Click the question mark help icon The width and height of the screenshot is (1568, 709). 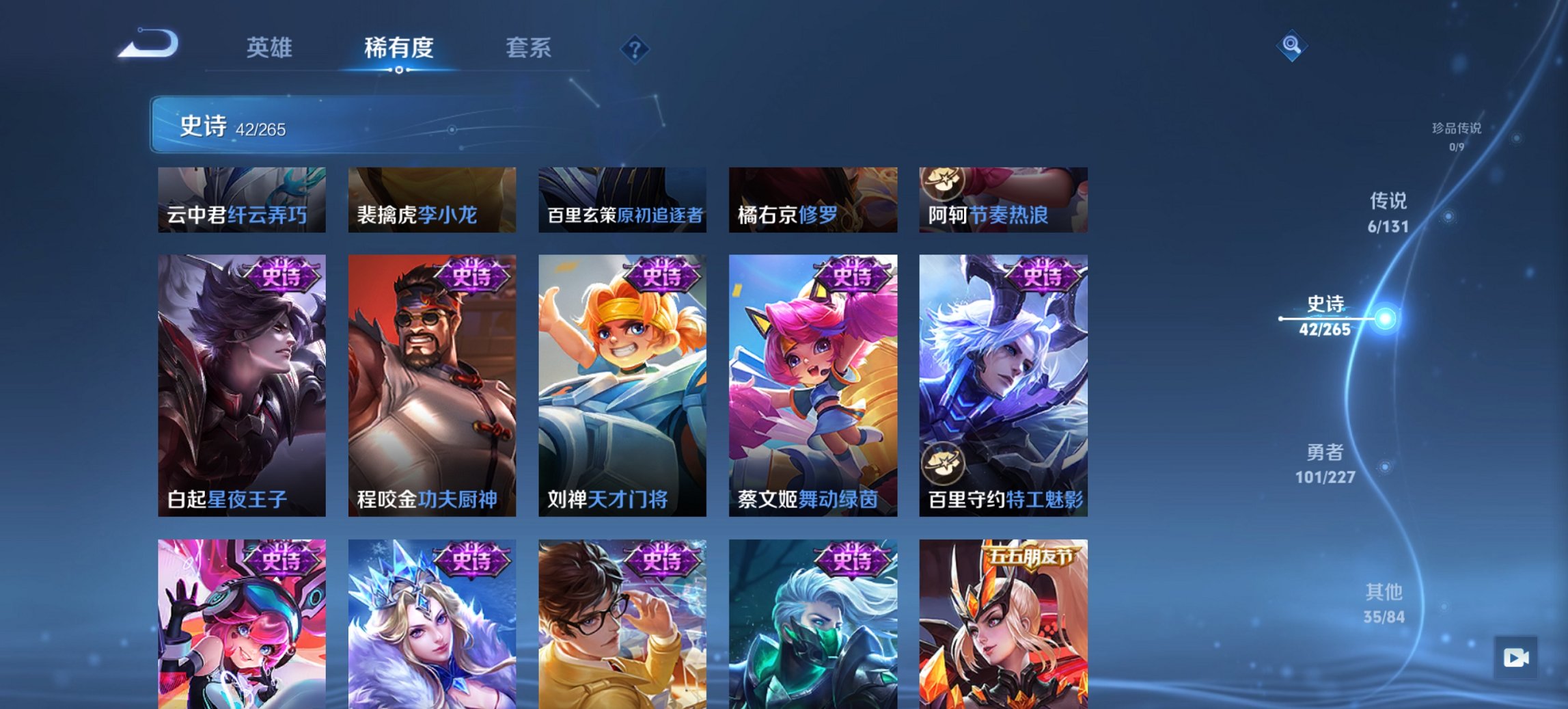[635, 48]
